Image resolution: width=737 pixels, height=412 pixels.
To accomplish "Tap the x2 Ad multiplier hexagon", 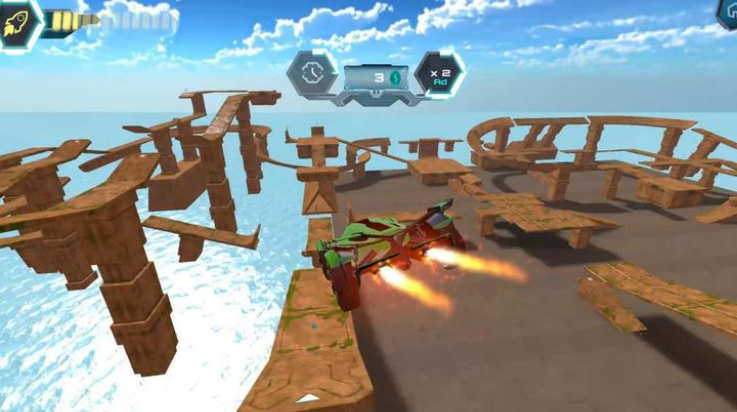I will pyautogui.click(x=439, y=74).
